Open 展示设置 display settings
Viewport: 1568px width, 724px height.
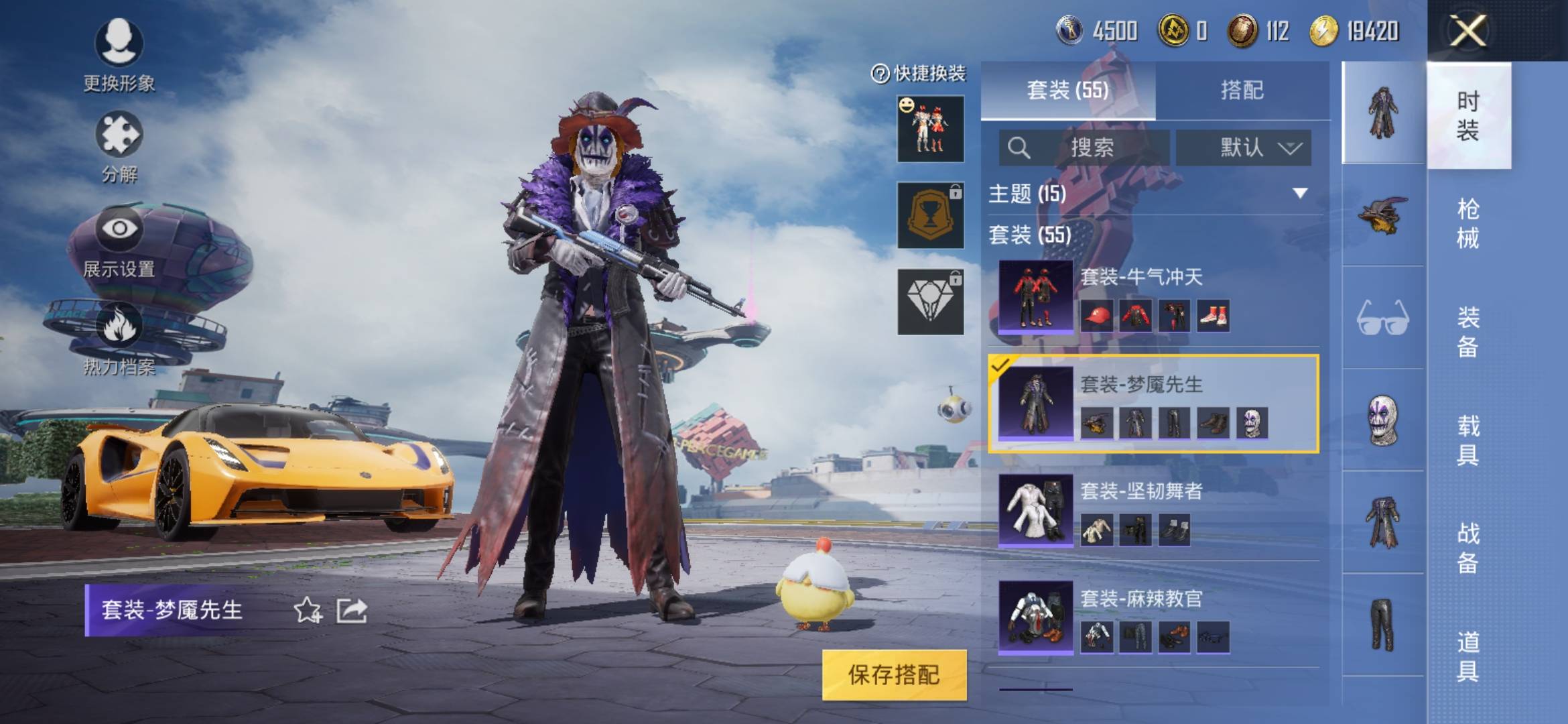[119, 241]
